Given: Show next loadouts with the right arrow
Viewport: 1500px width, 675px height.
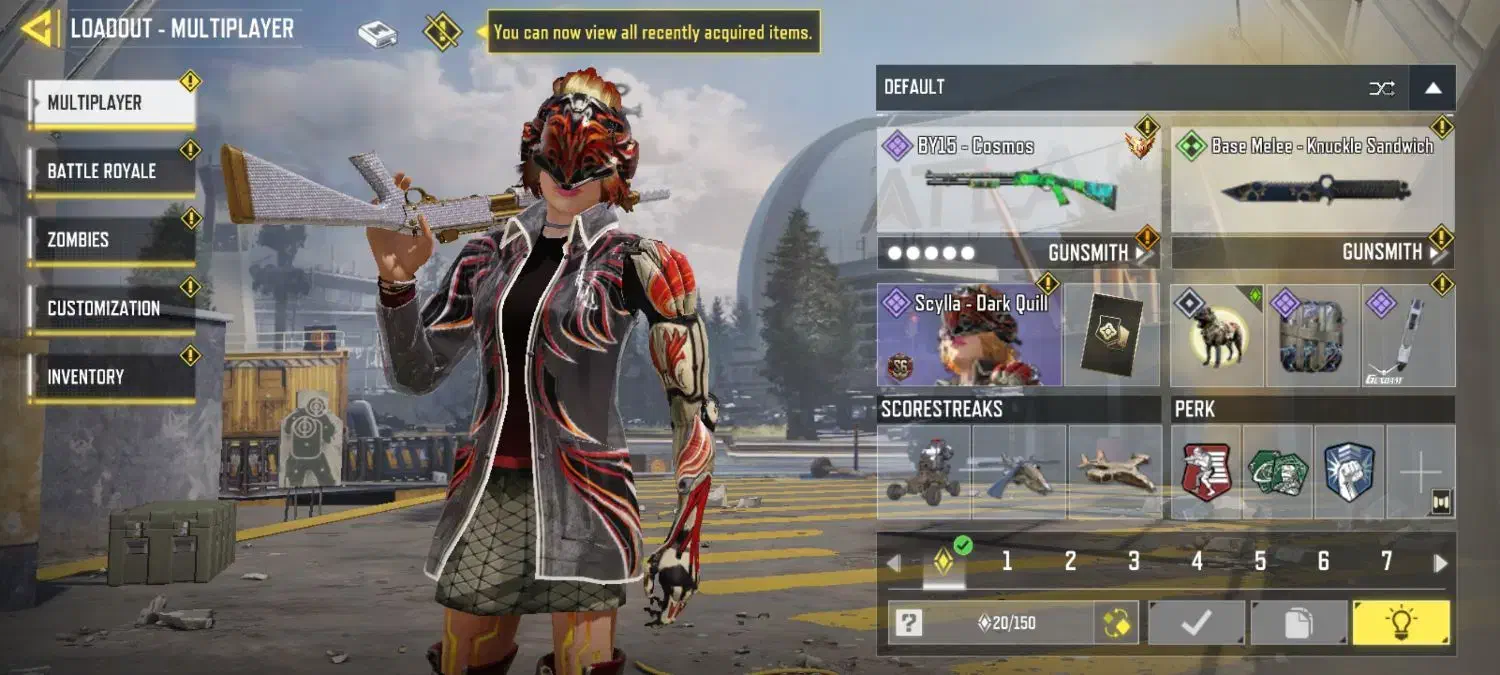Looking at the screenshot, I should click(1440, 563).
